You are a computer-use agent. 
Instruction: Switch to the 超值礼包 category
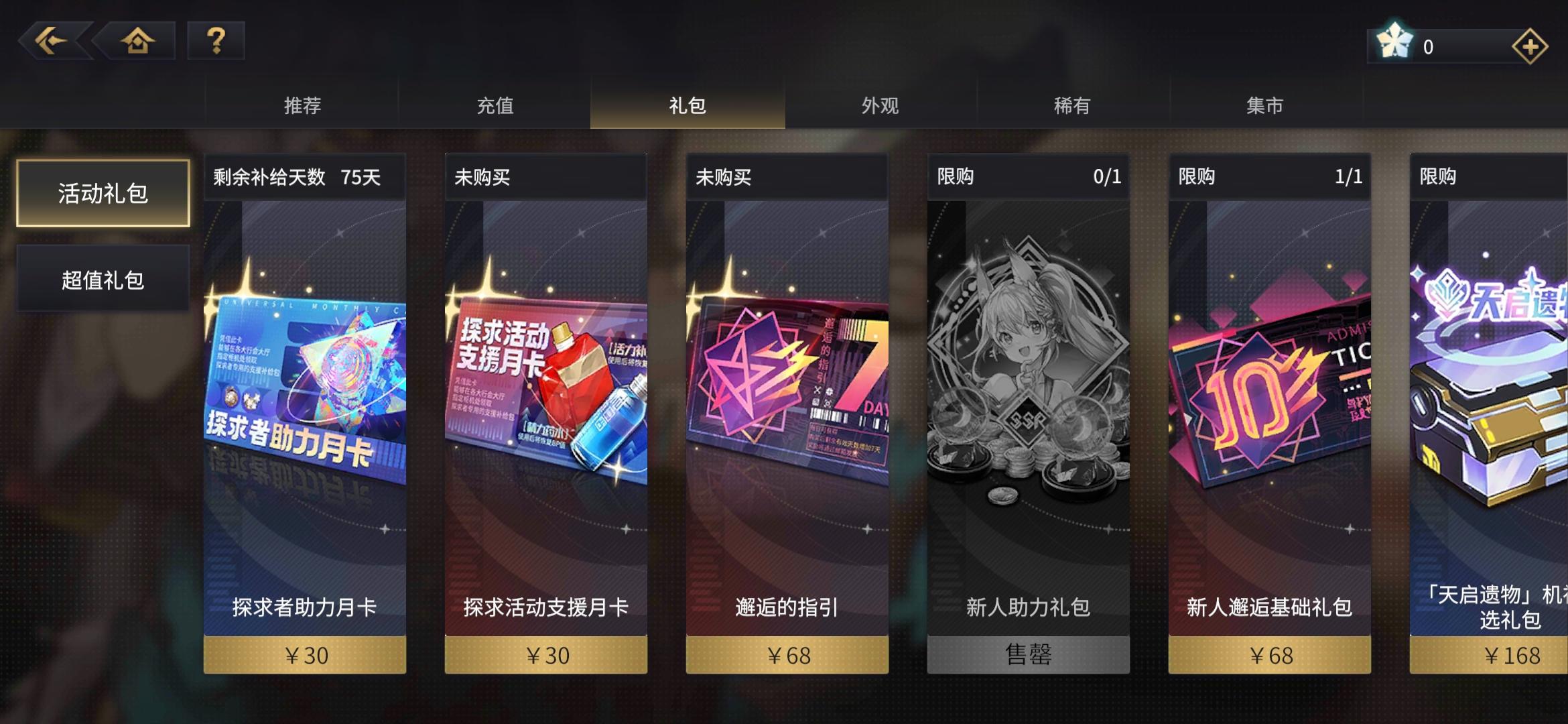(103, 279)
